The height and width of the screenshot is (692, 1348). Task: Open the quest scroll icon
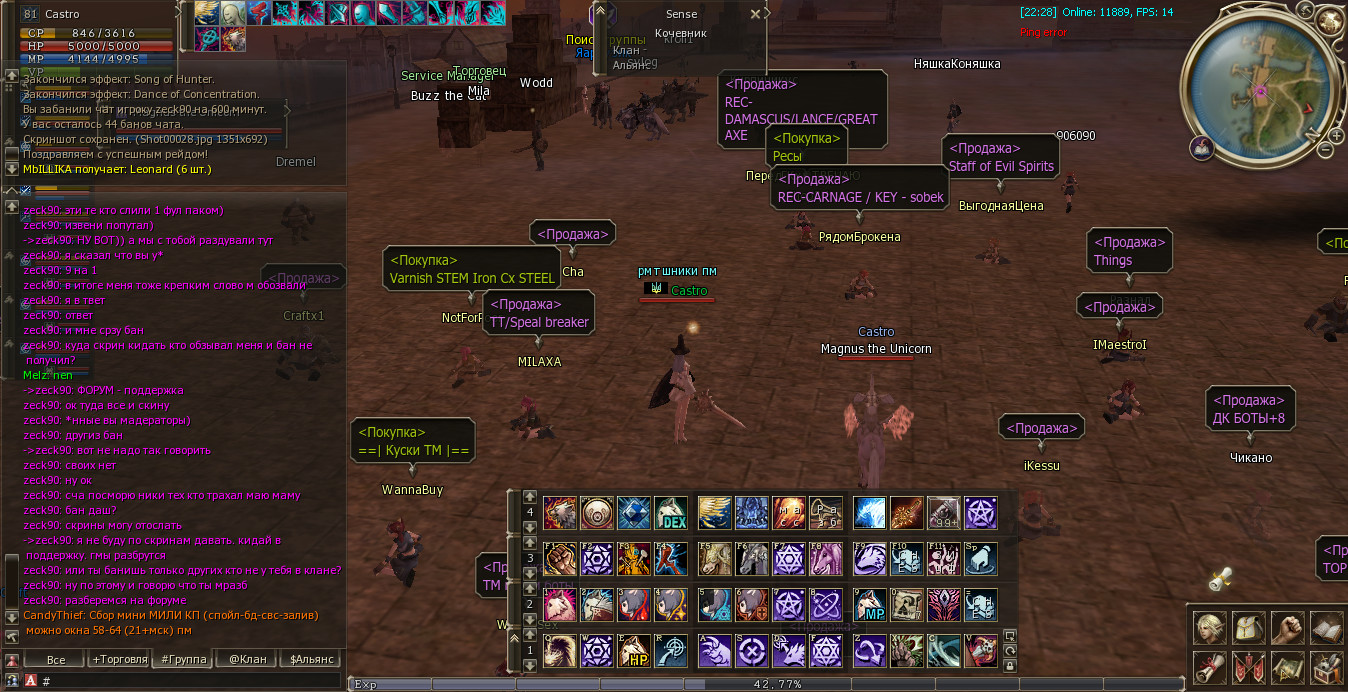pyautogui.click(x=1210, y=667)
